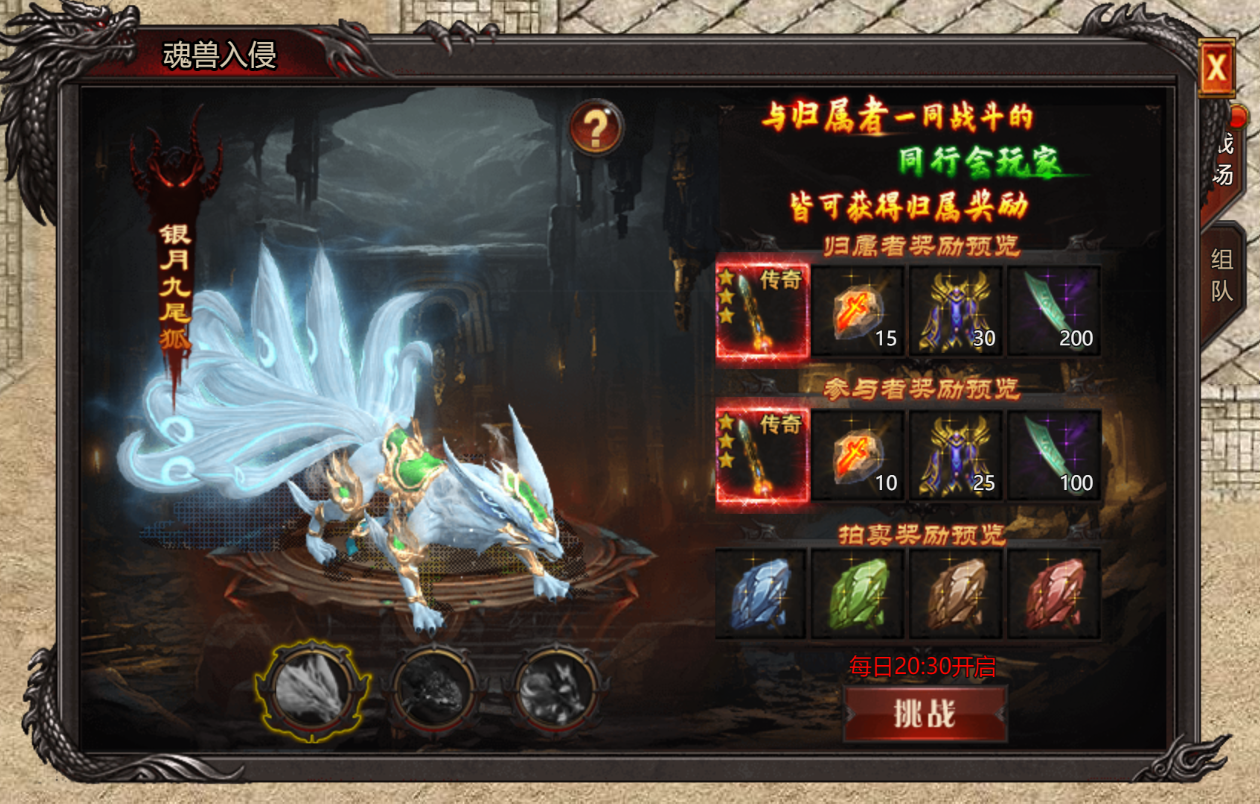The height and width of the screenshot is (804, 1260).
Task: View the orange sword stone with count 15
Action: (x=858, y=311)
